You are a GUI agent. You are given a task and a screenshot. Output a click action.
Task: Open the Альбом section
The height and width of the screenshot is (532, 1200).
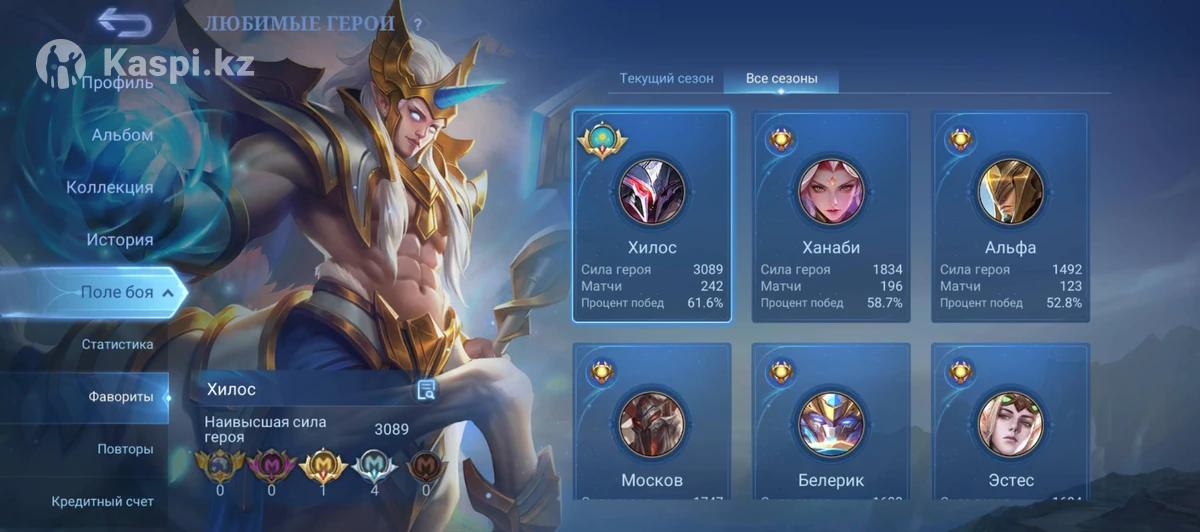pyautogui.click(x=122, y=135)
